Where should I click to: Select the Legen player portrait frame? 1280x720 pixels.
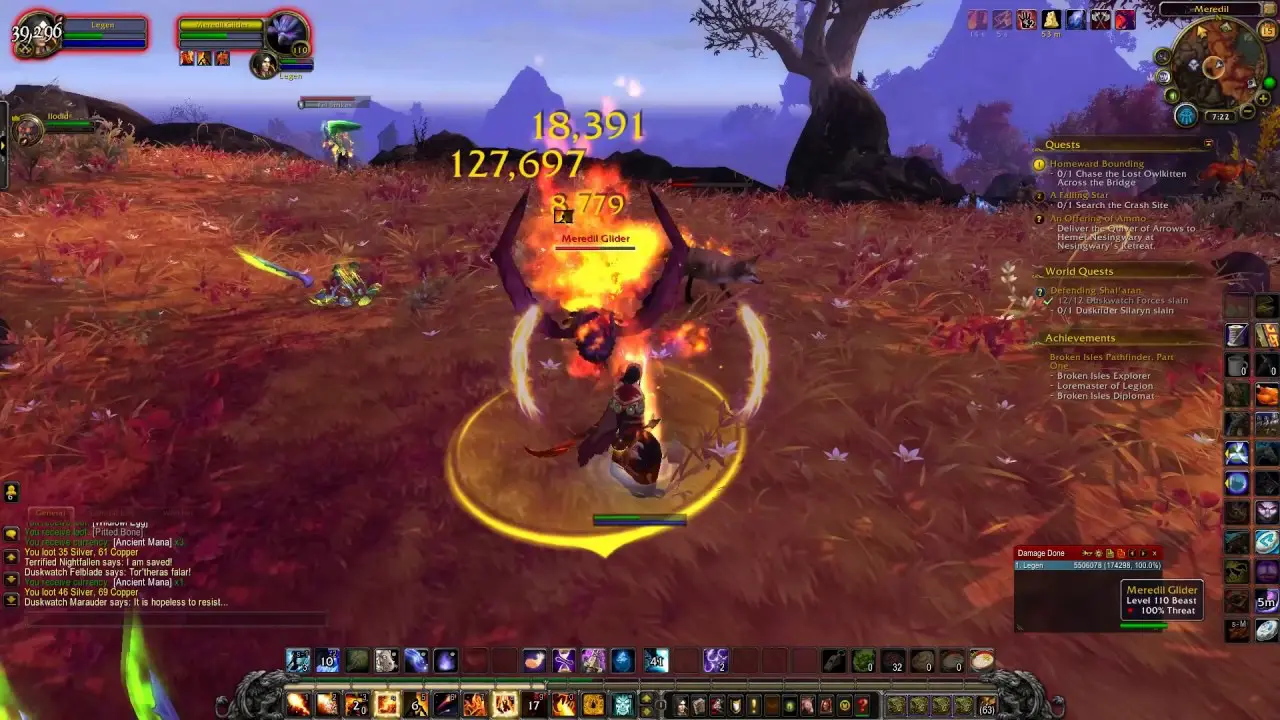36,35
